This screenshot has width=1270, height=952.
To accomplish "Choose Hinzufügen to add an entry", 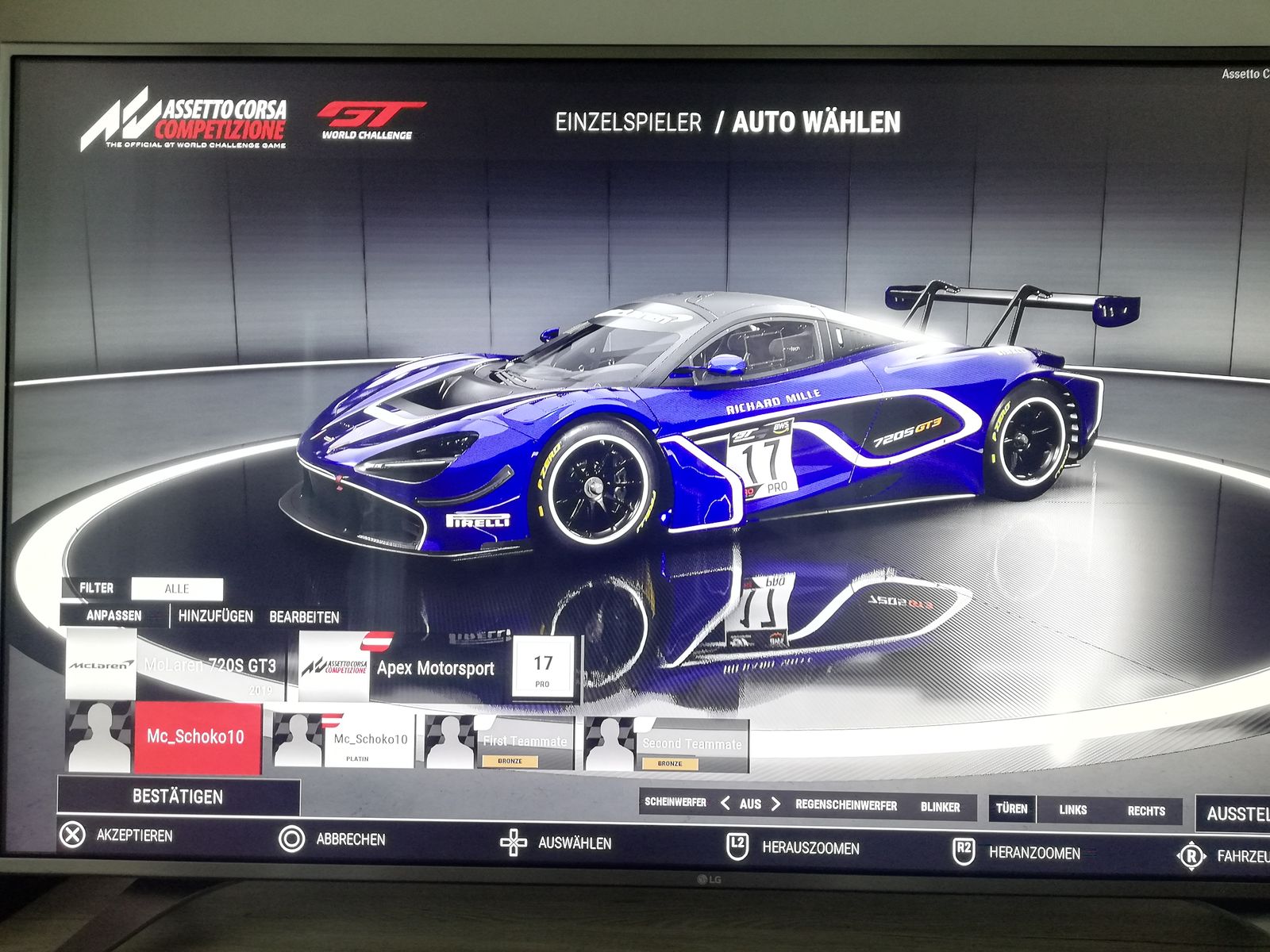I will pyautogui.click(x=215, y=616).
